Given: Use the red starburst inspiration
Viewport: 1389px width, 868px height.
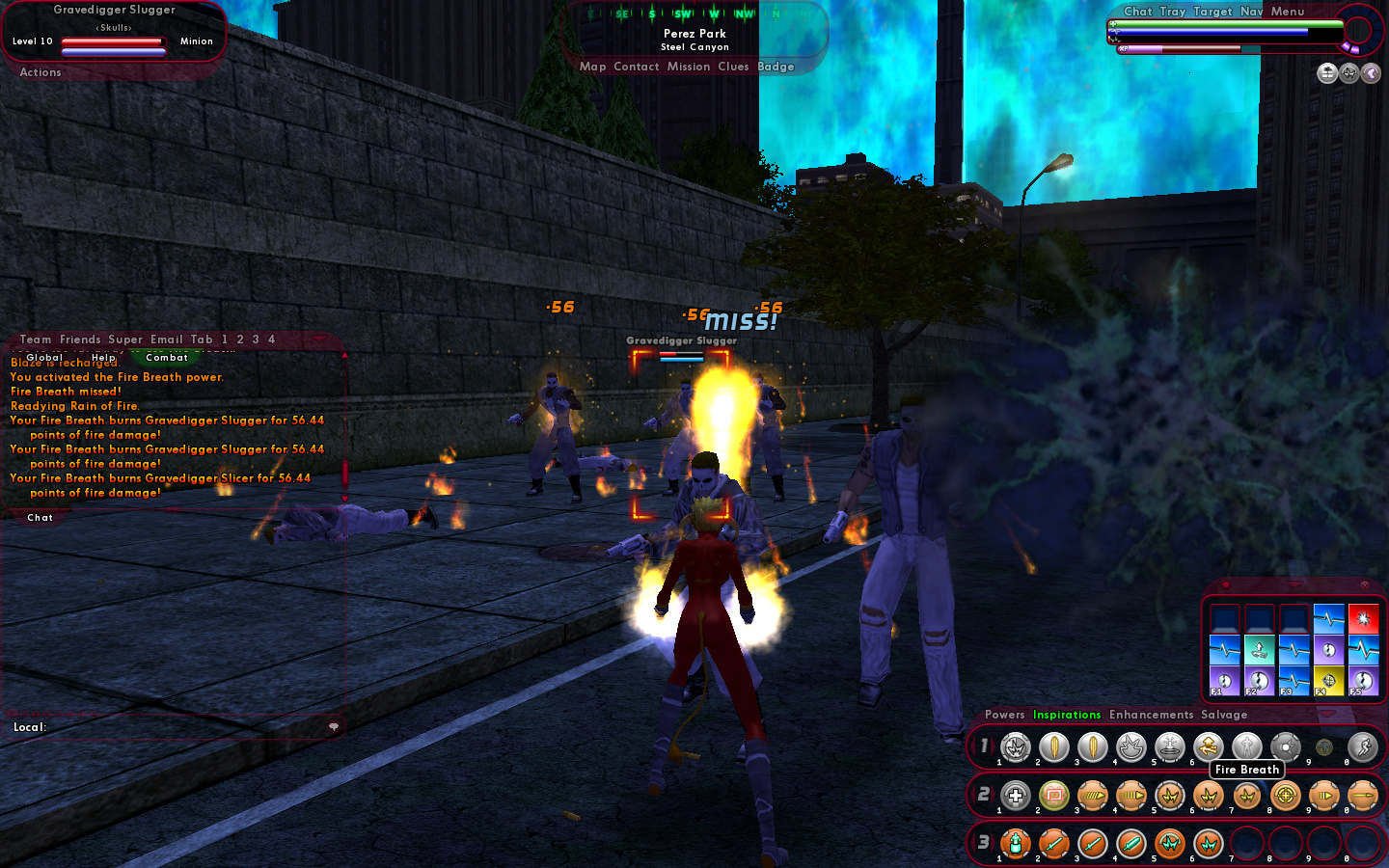Looking at the screenshot, I should tap(1363, 617).
